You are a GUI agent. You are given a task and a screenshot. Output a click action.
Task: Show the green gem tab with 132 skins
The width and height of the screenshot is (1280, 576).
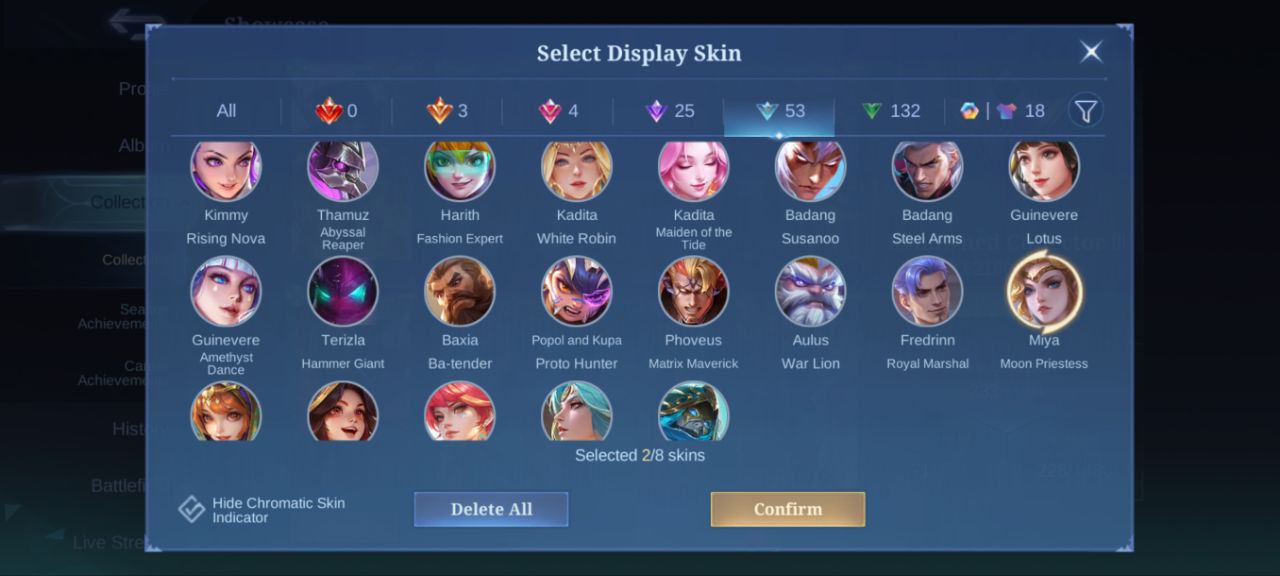coord(891,111)
